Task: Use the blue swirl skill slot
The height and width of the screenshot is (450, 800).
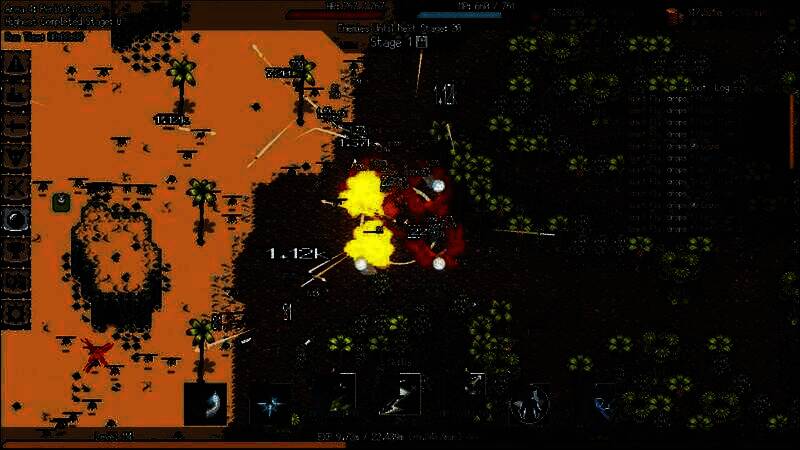Action: (605, 404)
